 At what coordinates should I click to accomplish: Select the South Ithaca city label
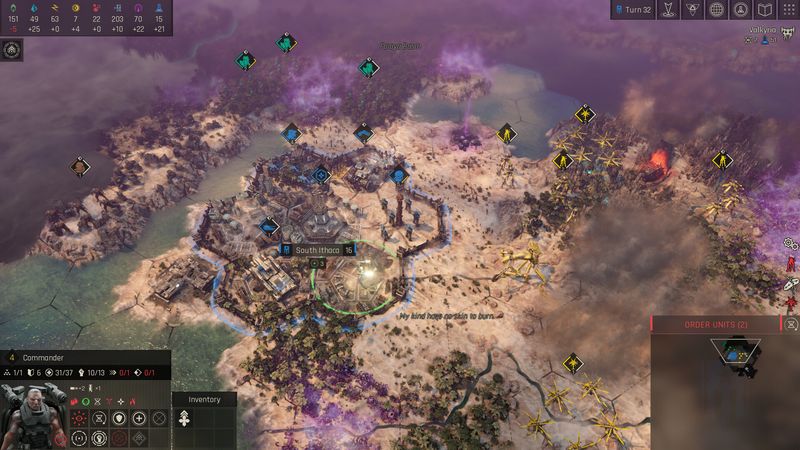coord(318,249)
